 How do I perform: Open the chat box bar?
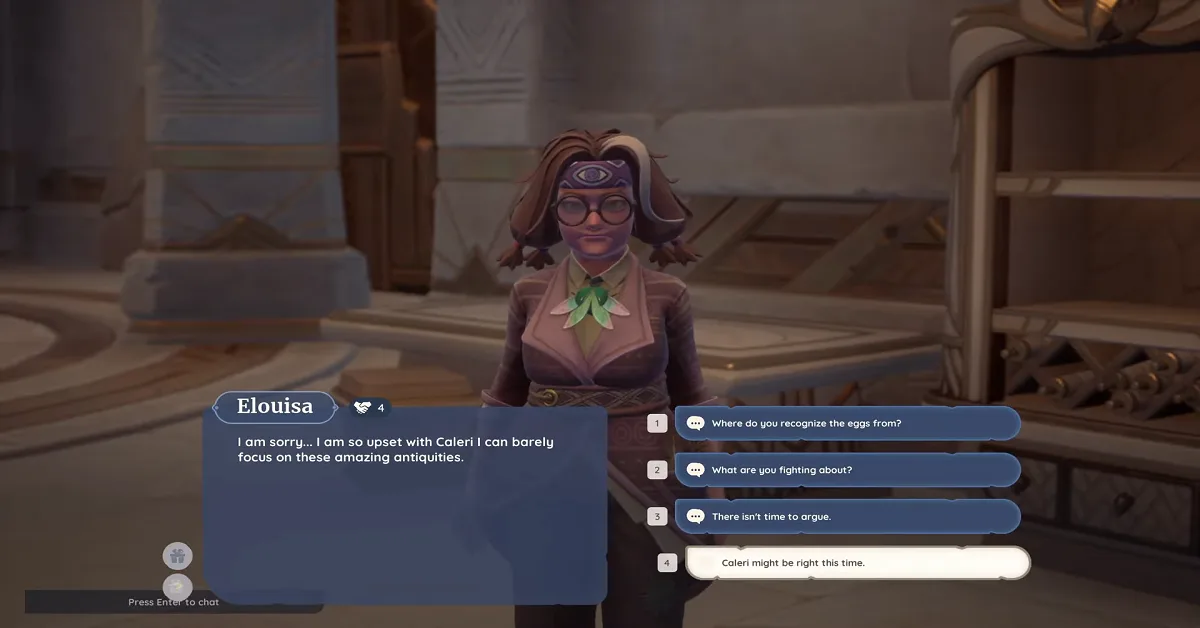pos(174,602)
